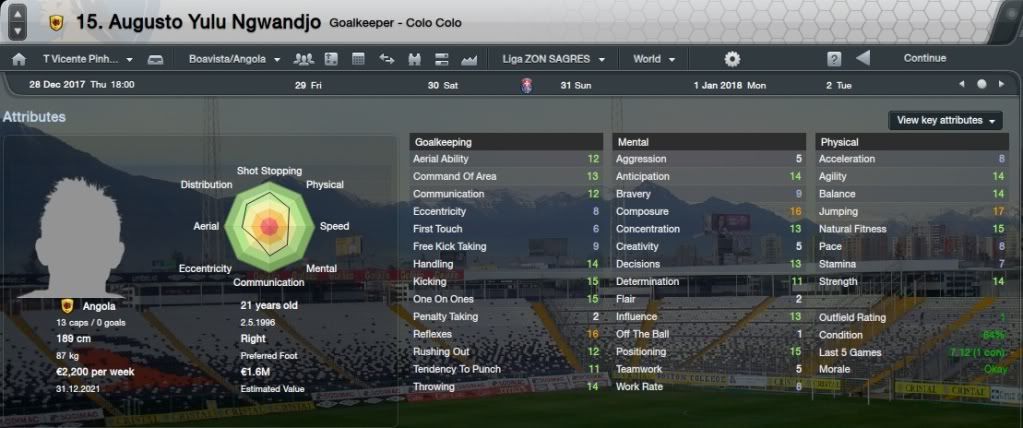
Task: Open the inbox tray icon
Action: (x=155, y=59)
